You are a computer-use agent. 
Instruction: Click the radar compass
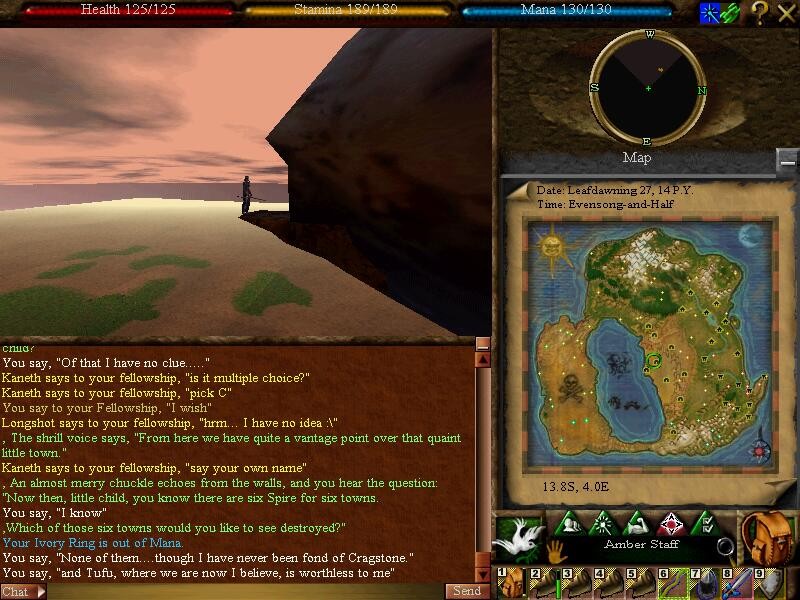point(648,88)
